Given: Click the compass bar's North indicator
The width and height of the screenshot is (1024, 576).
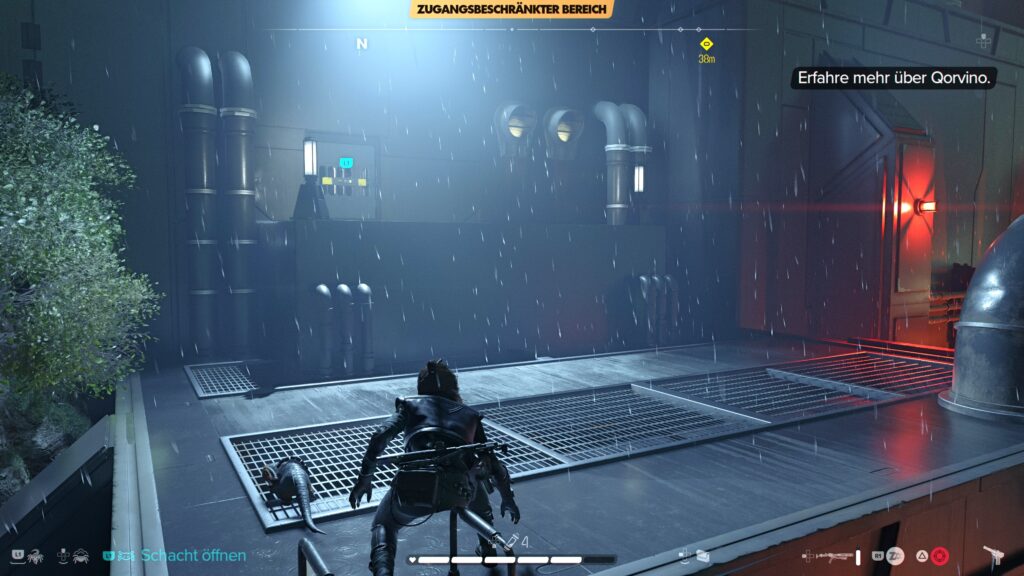Looking at the screenshot, I should [361, 44].
